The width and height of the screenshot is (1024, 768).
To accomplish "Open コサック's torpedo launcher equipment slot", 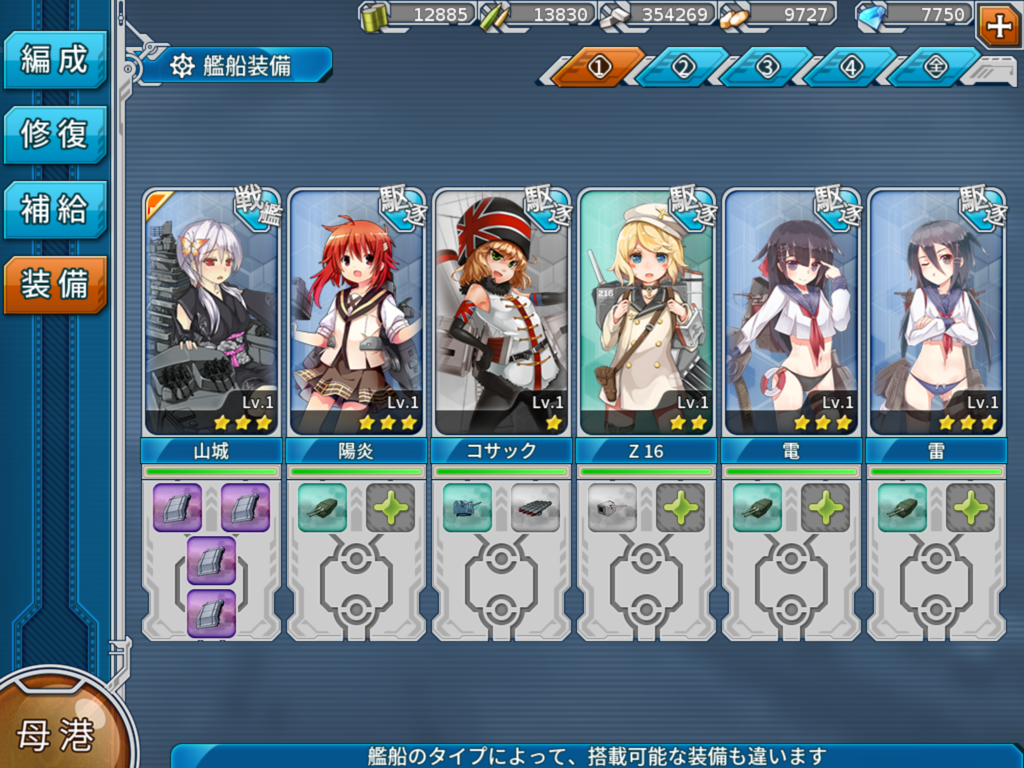I will point(535,507).
